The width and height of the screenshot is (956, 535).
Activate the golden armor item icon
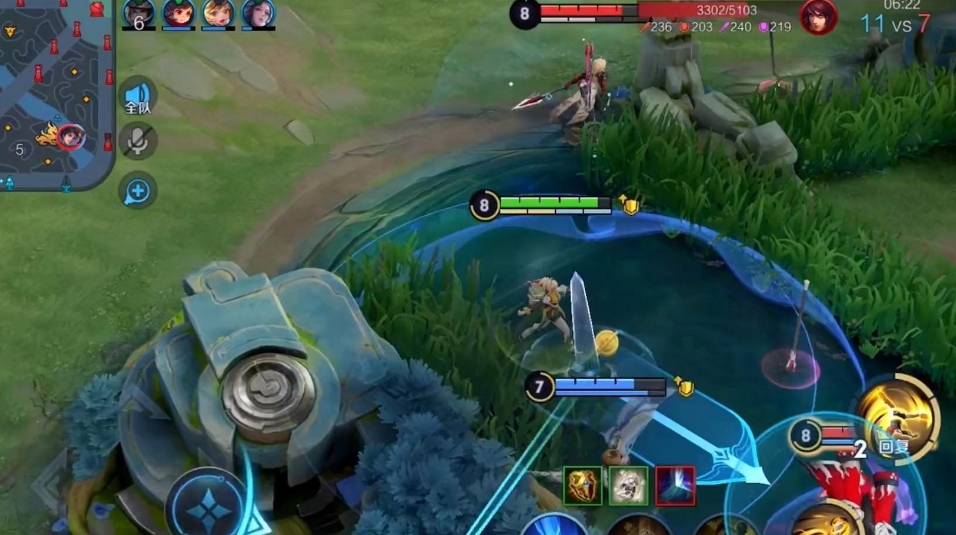583,485
